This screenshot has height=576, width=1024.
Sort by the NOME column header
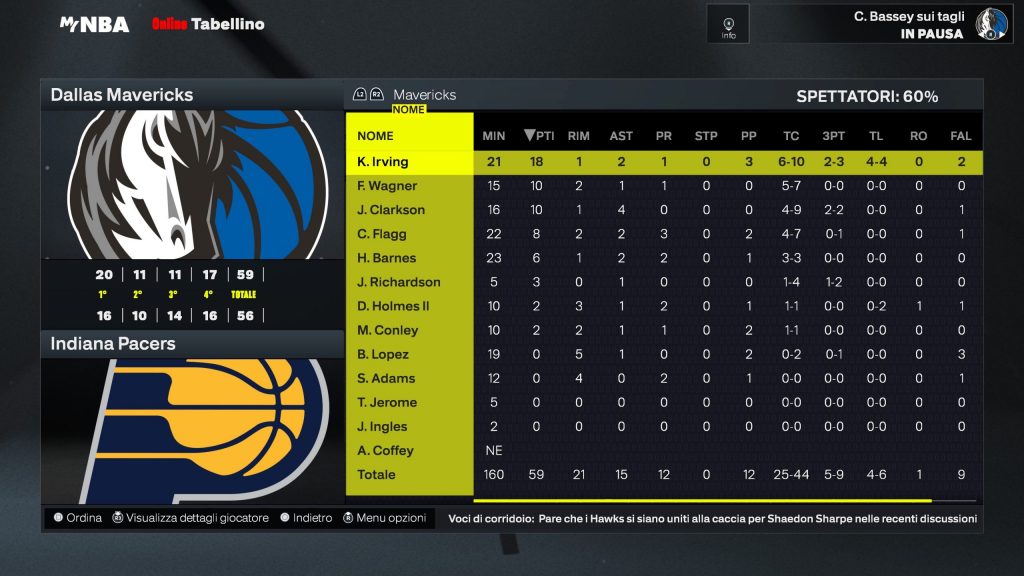[376, 136]
